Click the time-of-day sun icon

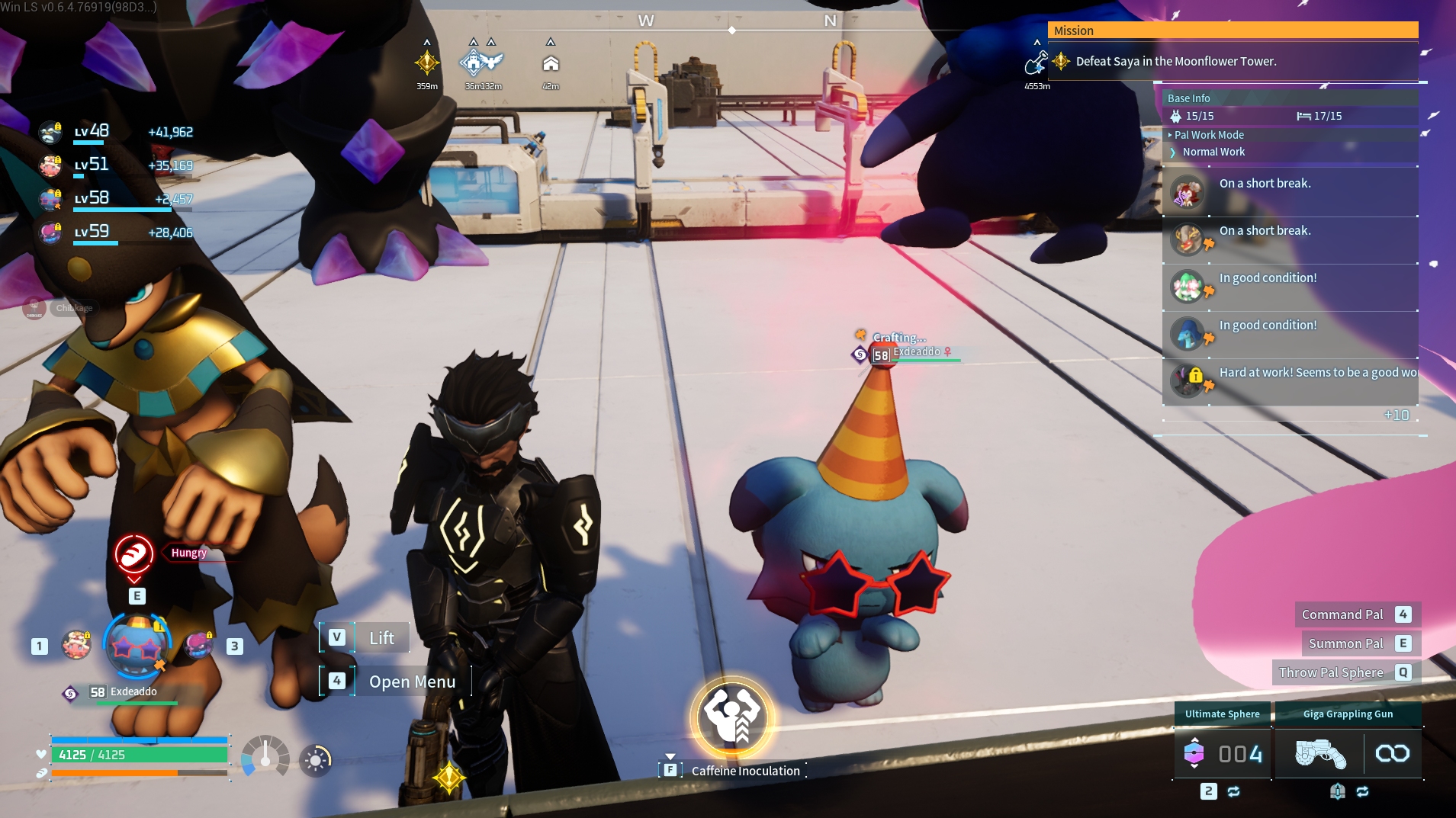316,760
